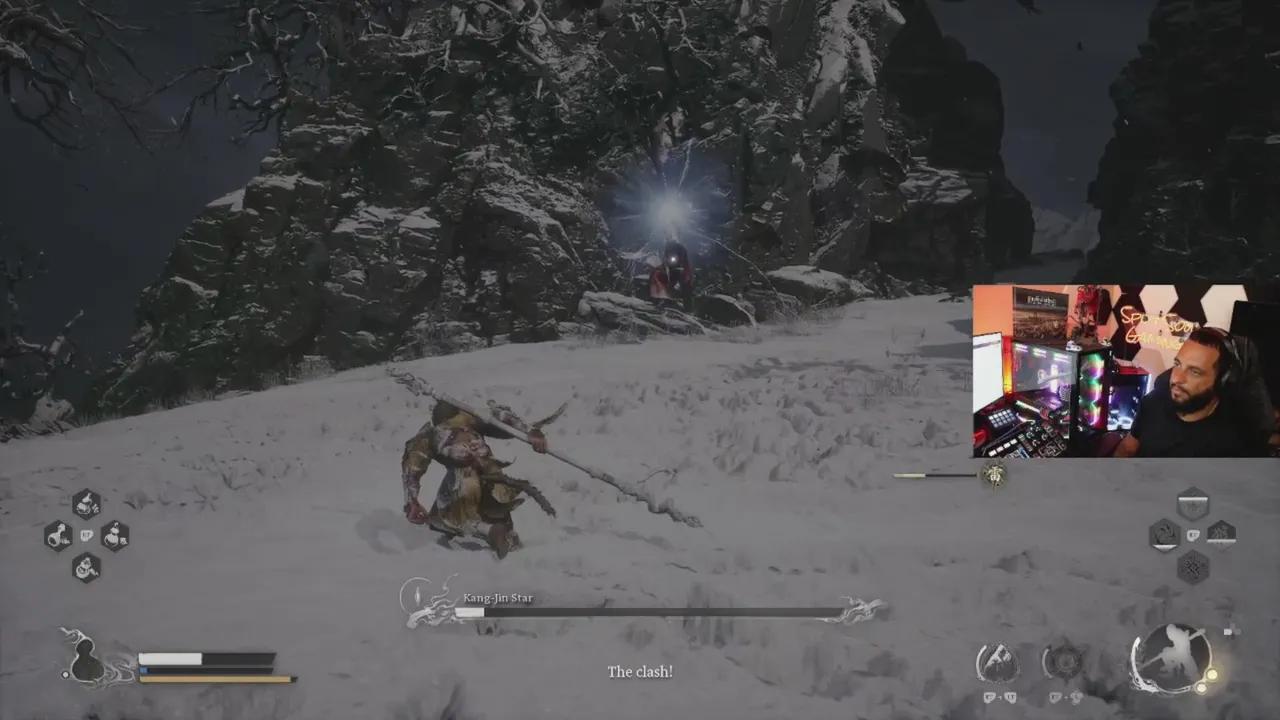This screenshot has width=1280, height=720.
Task: Click the glowing focus orb beside the stance wheel
Action: click(1212, 676)
